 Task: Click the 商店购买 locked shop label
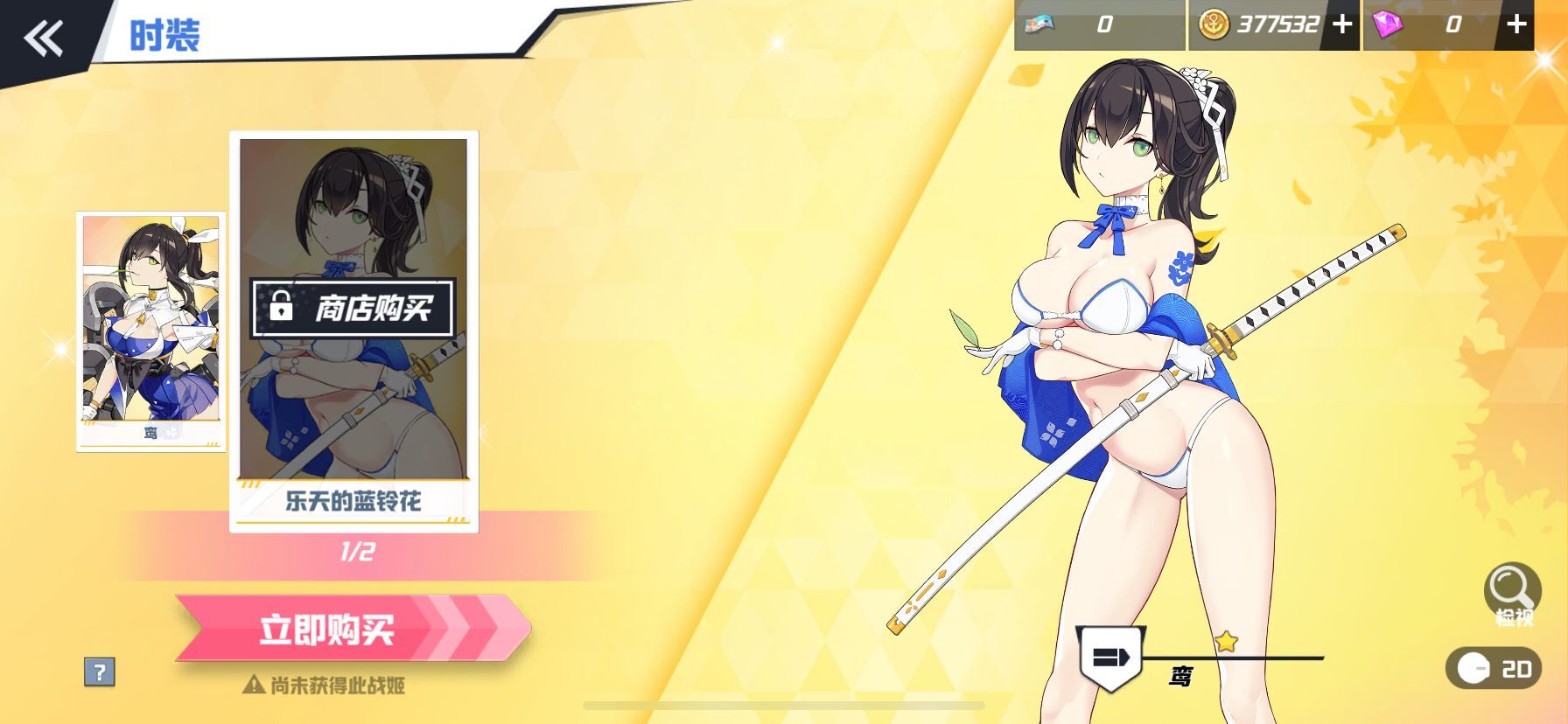pos(353,308)
